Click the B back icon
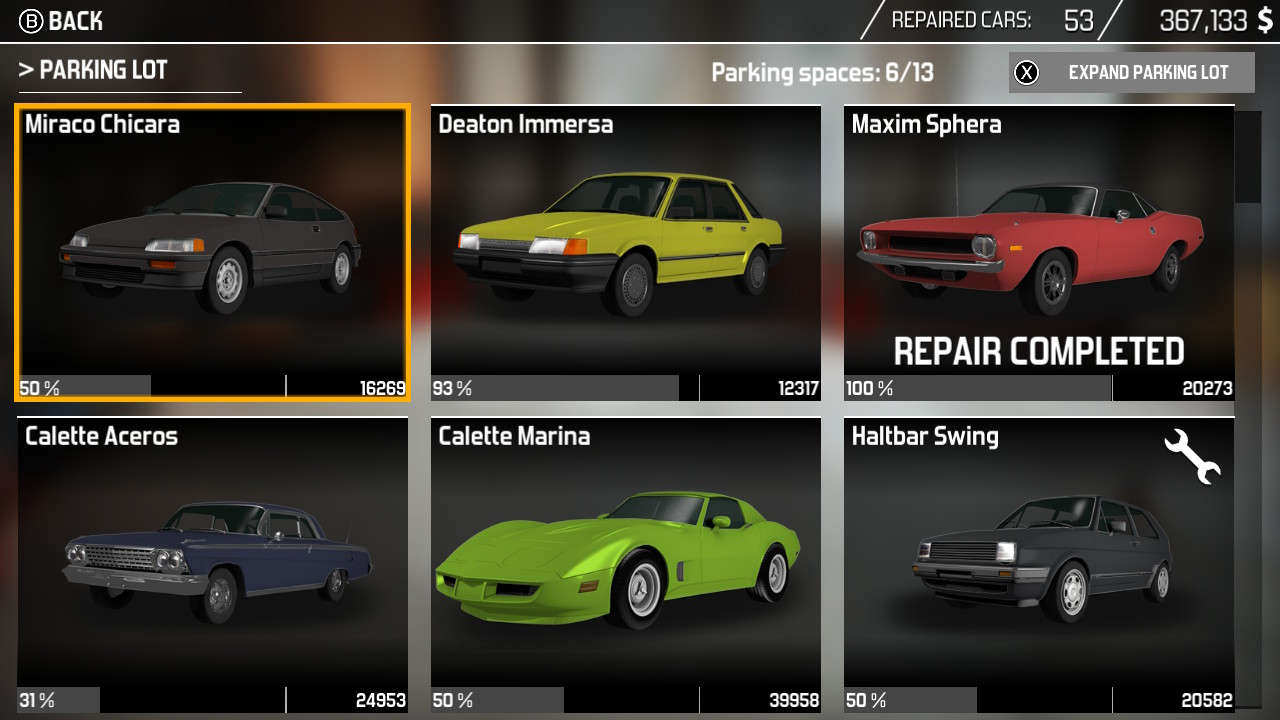The image size is (1280, 720). (29, 20)
